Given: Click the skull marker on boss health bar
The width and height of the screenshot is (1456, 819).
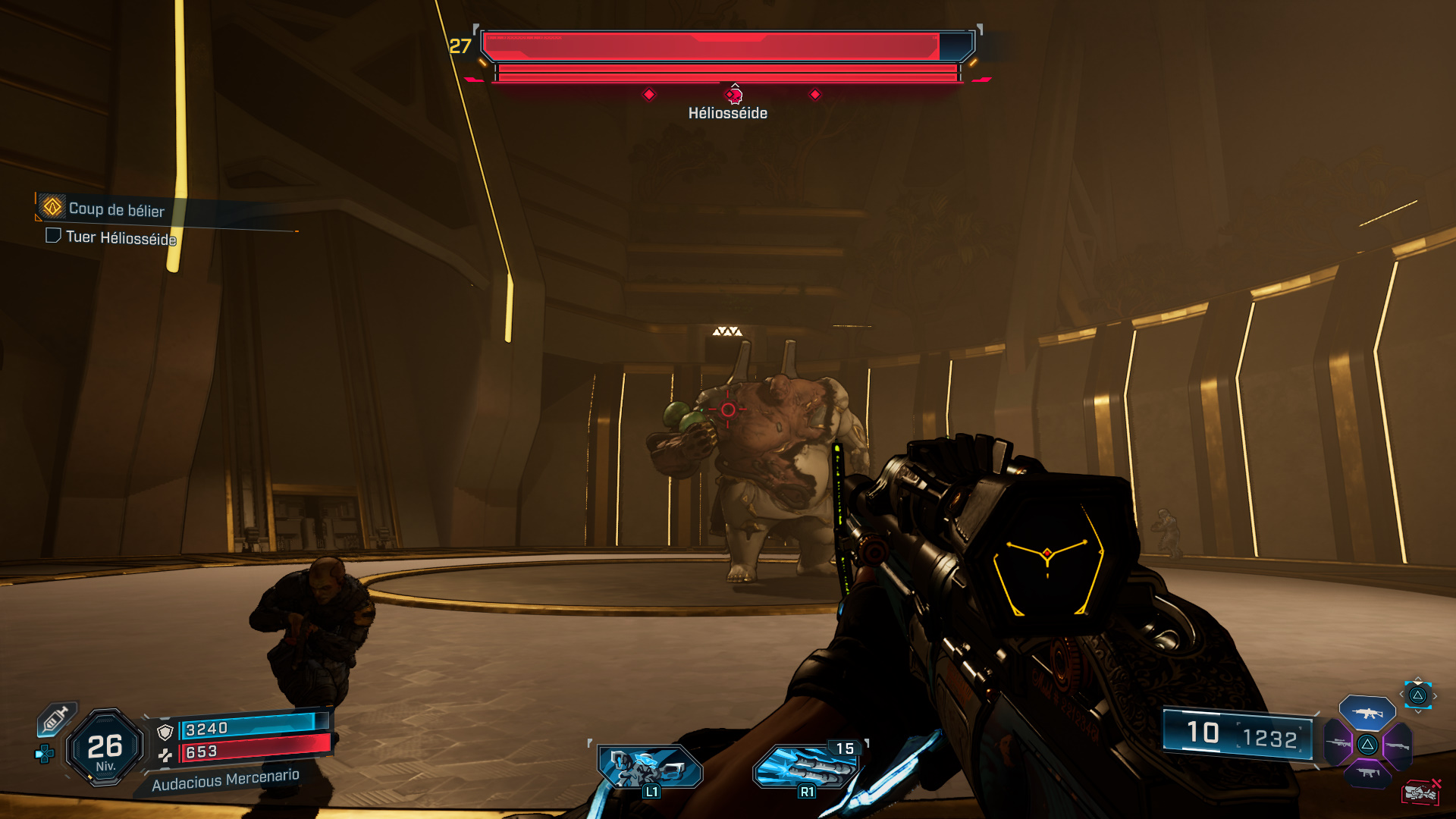Looking at the screenshot, I should coord(733,96).
